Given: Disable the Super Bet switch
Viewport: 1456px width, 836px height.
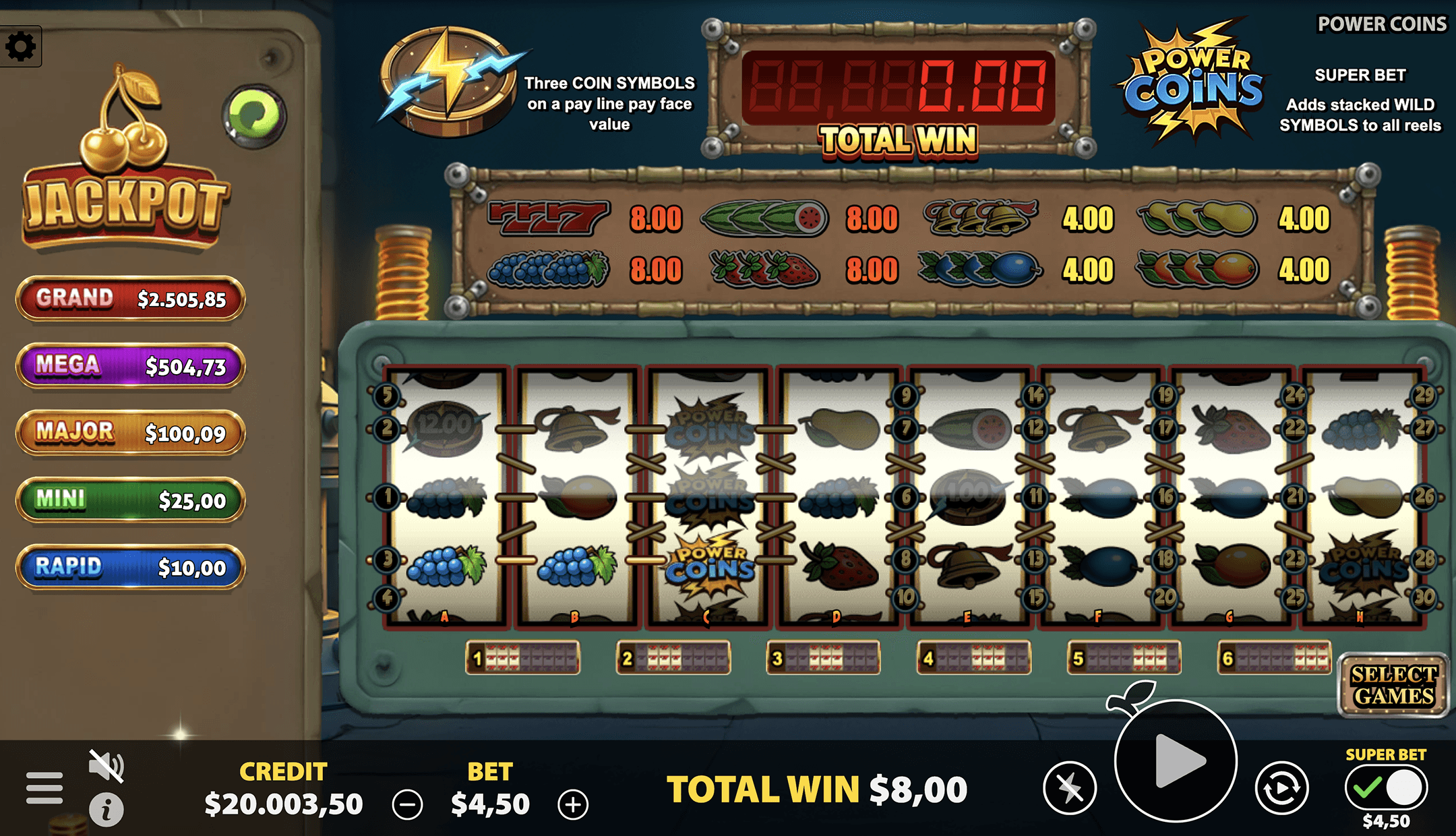Looking at the screenshot, I should coord(1385,787).
